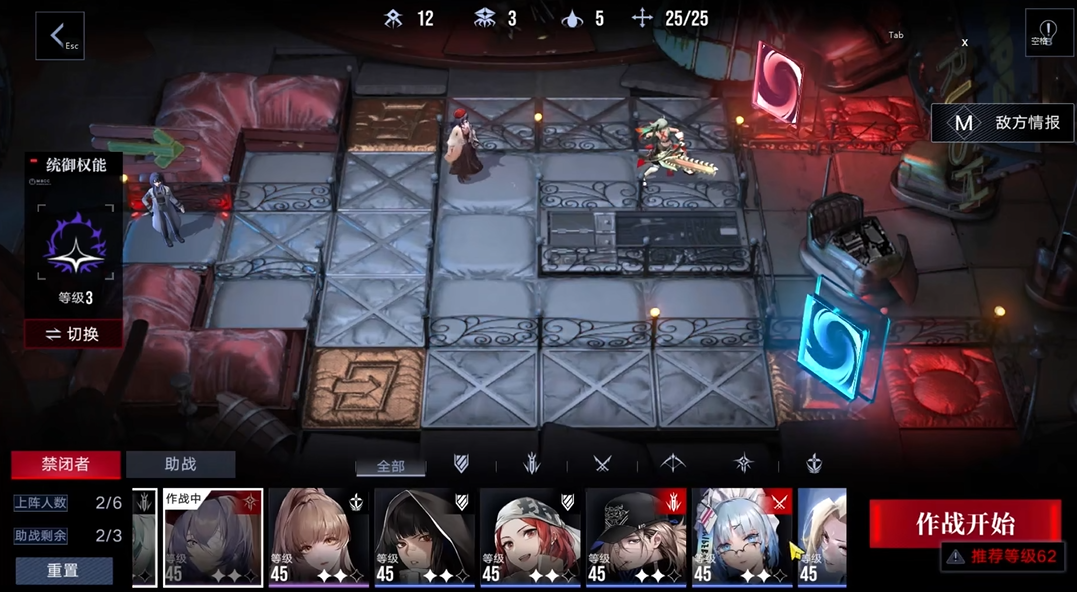Select the 作战中 grey-haired character card
Image resolution: width=1077 pixels, height=592 pixels.
pos(213,537)
